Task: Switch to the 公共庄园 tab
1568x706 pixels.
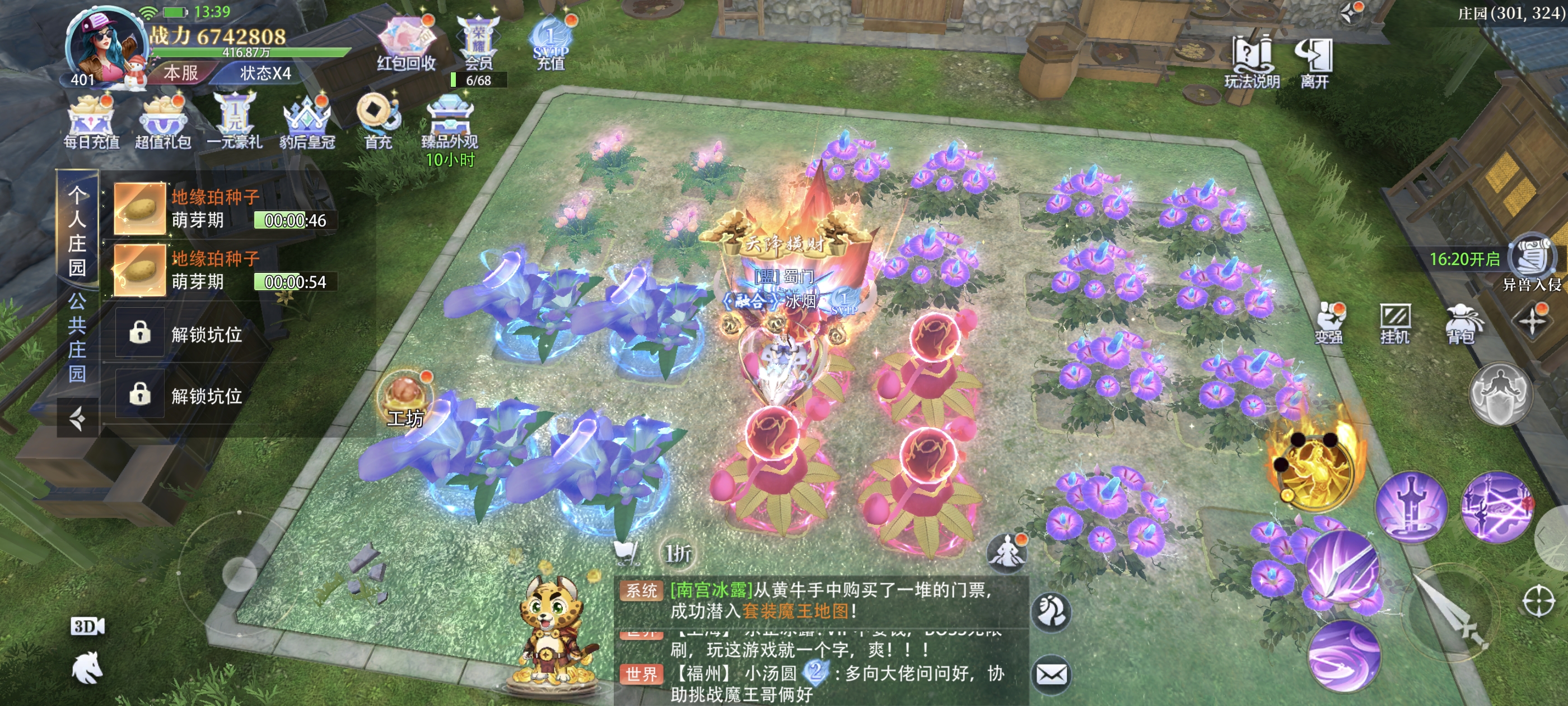Action: click(x=77, y=336)
